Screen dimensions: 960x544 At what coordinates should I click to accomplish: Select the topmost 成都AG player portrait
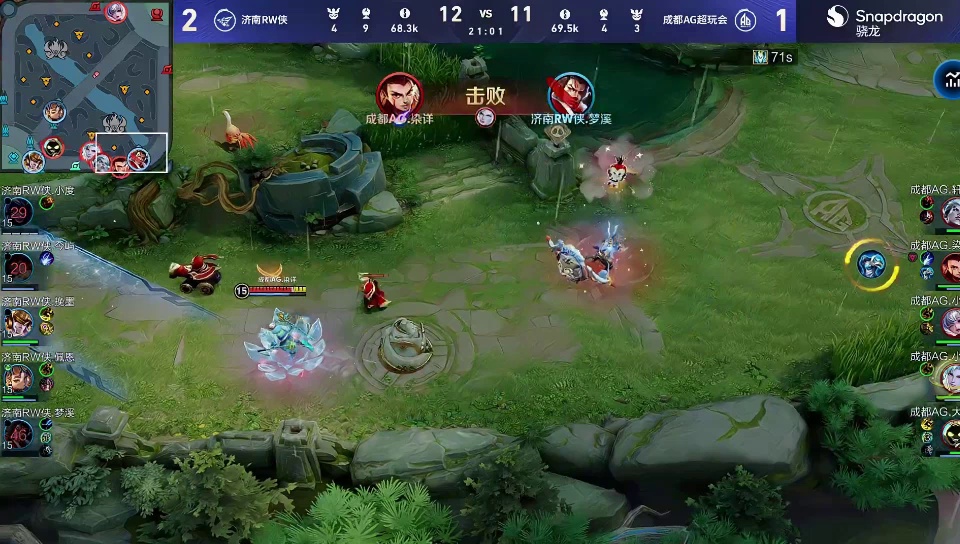click(x=950, y=211)
